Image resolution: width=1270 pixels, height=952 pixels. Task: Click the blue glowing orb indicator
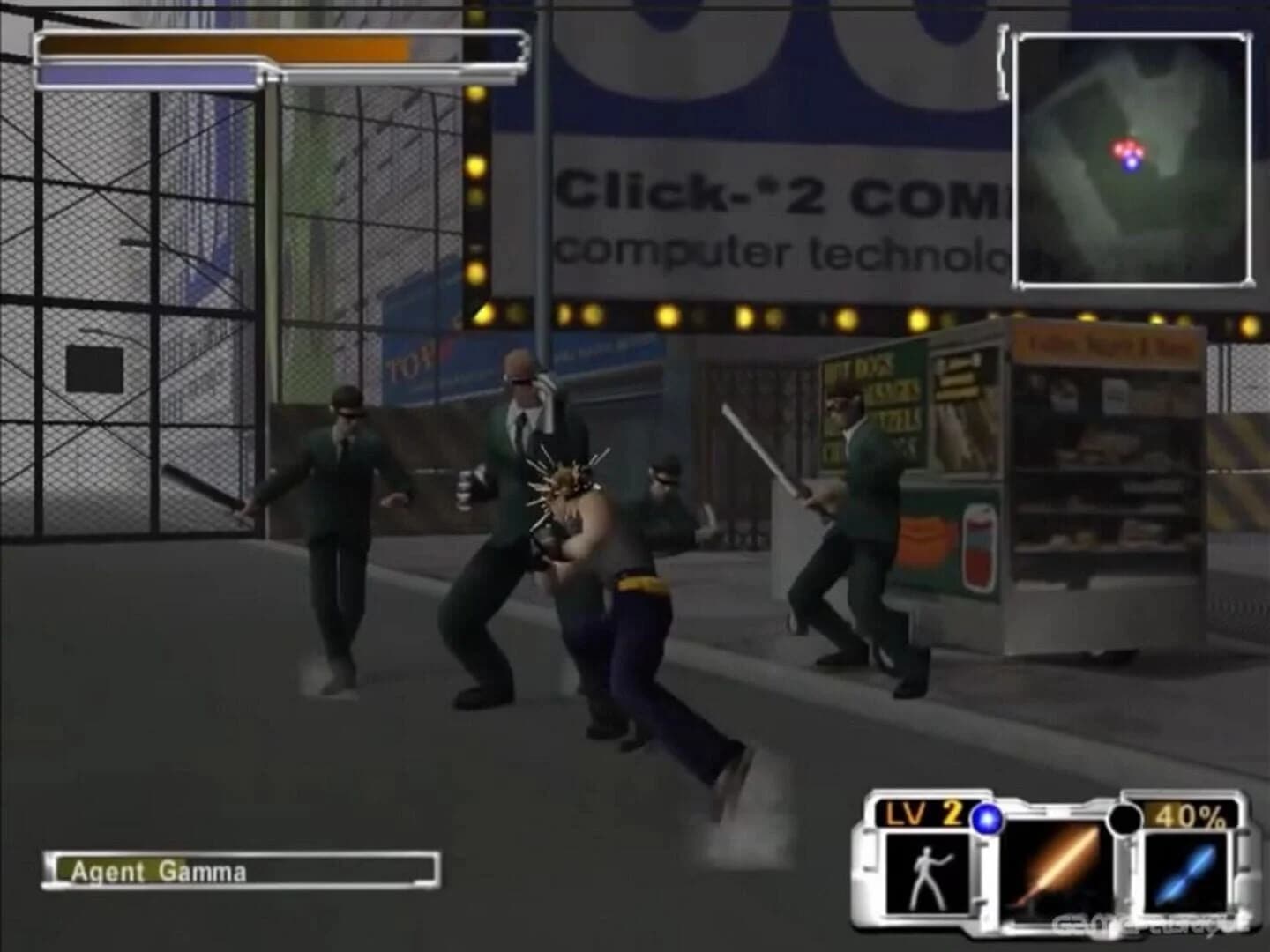coord(987,820)
